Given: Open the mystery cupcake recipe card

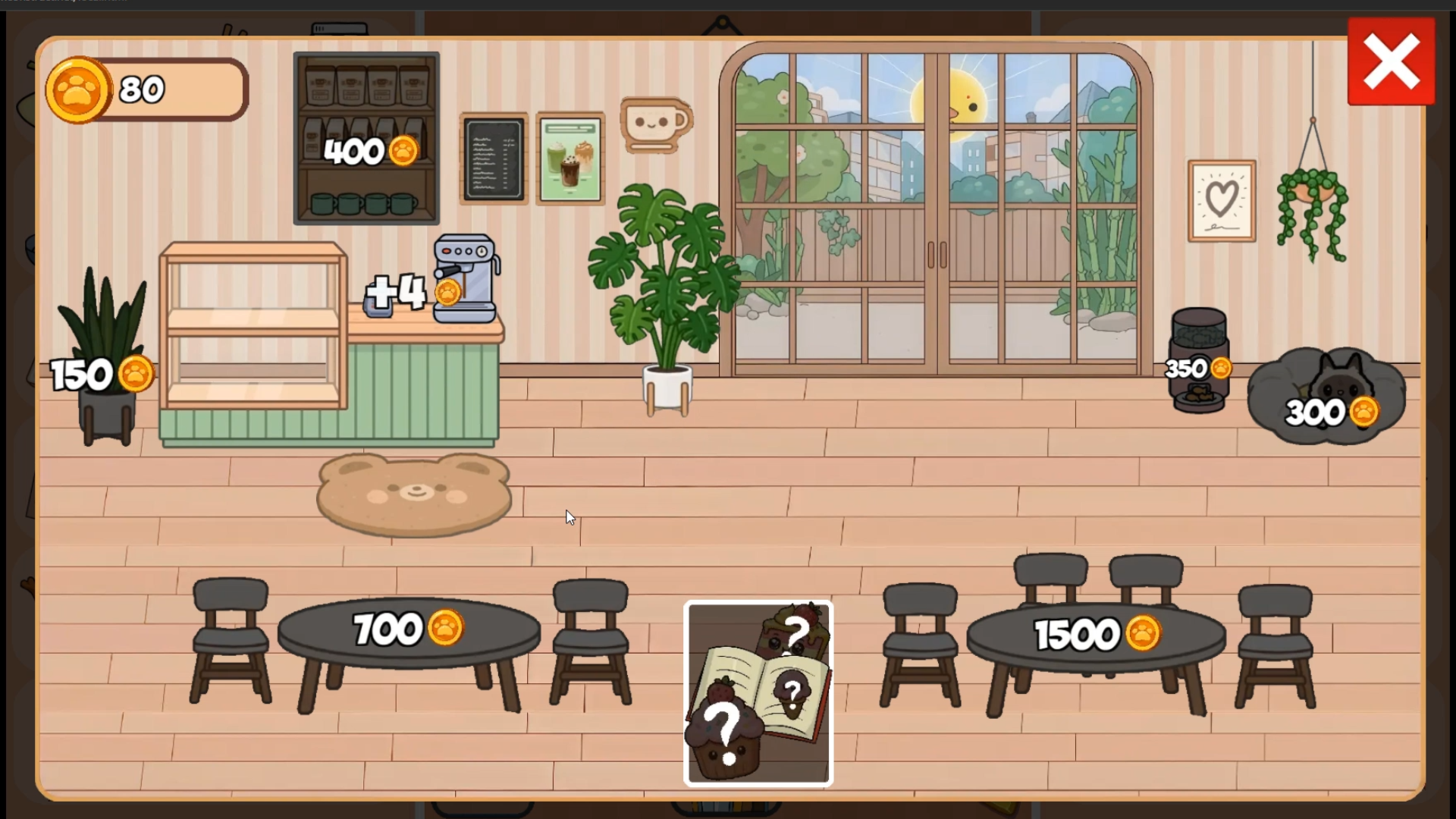Looking at the screenshot, I should click(x=758, y=692).
